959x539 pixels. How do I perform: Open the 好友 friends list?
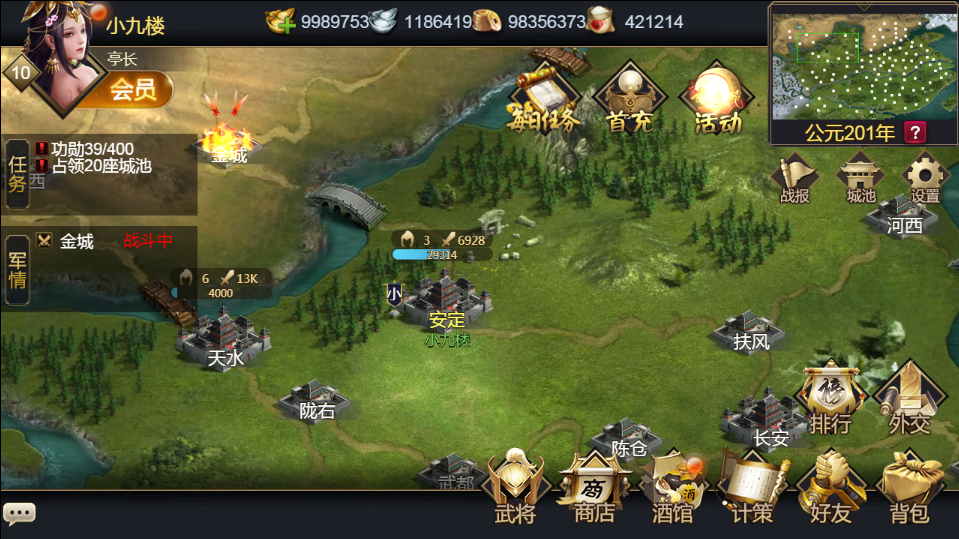point(831,488)
